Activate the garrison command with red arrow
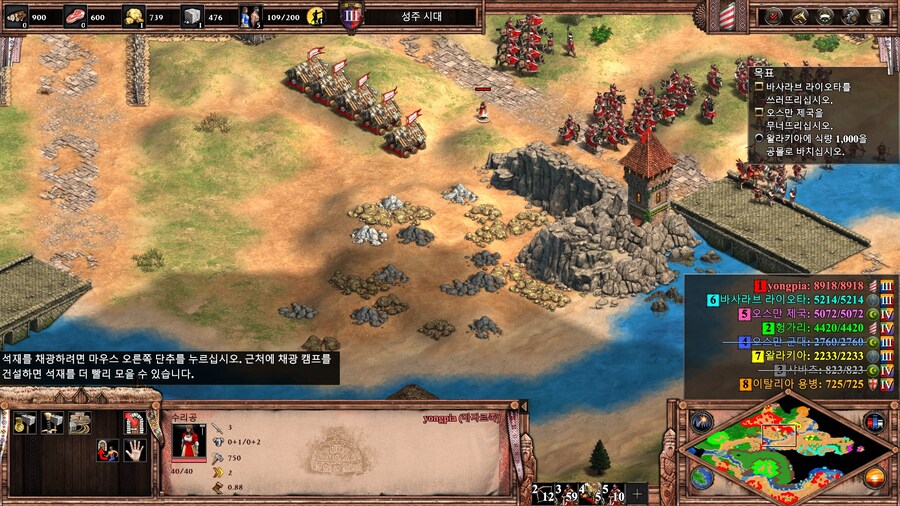The height and width of the screenshot is (506, 900). click(133, 422)
